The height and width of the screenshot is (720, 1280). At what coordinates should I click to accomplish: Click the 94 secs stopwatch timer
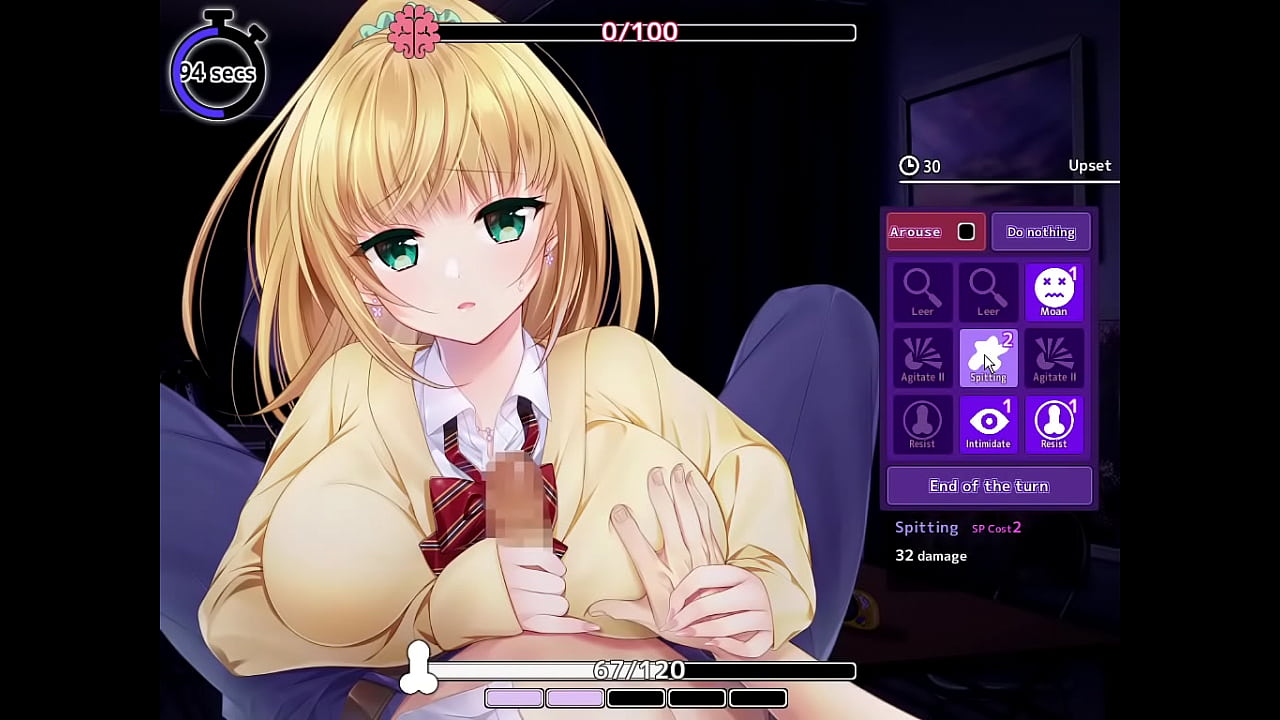pos(218,72)
